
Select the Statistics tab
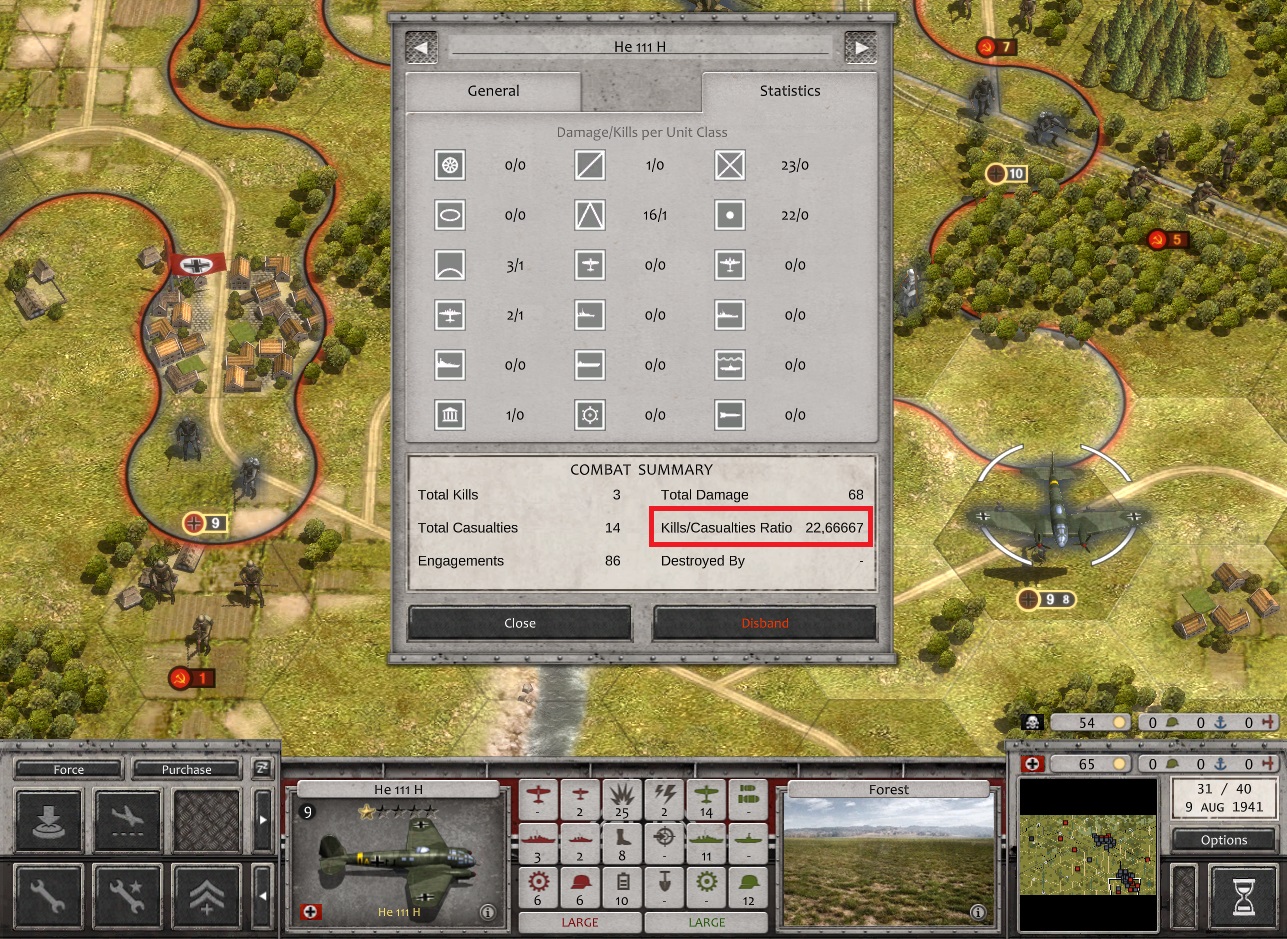tap(789, 91)
